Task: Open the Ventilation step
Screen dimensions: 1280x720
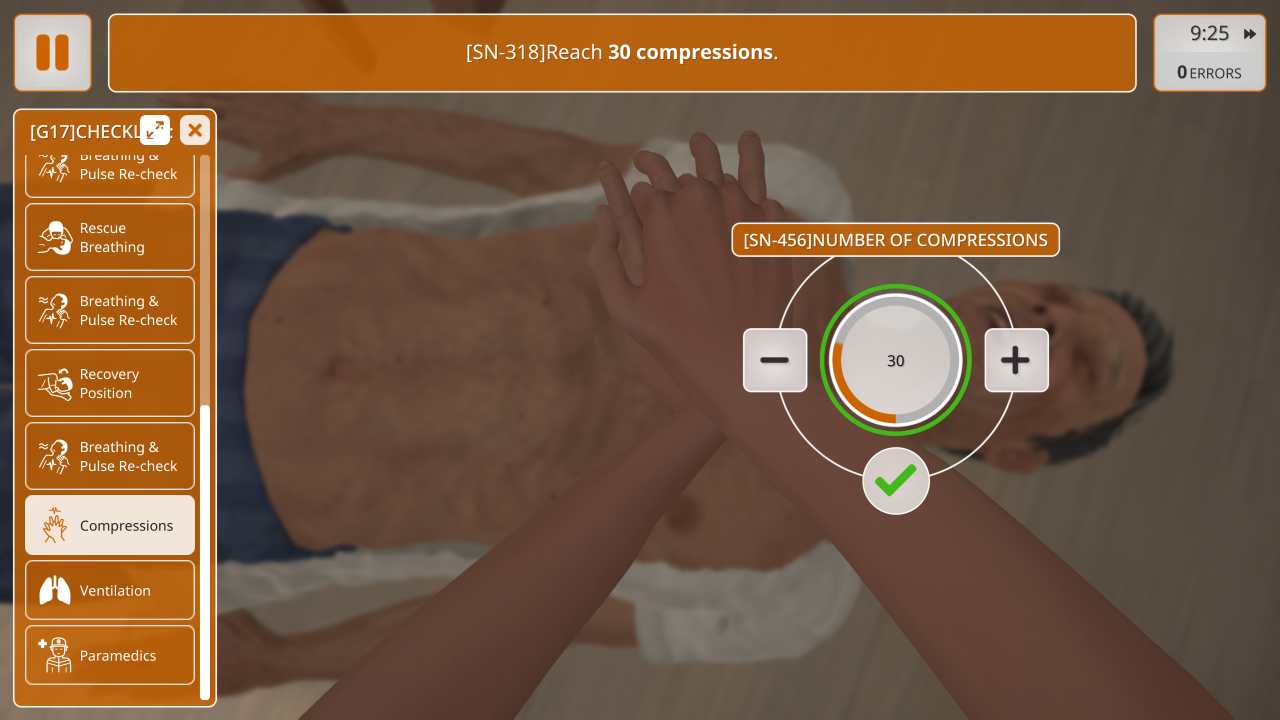Action: click(x=110, y=590)
